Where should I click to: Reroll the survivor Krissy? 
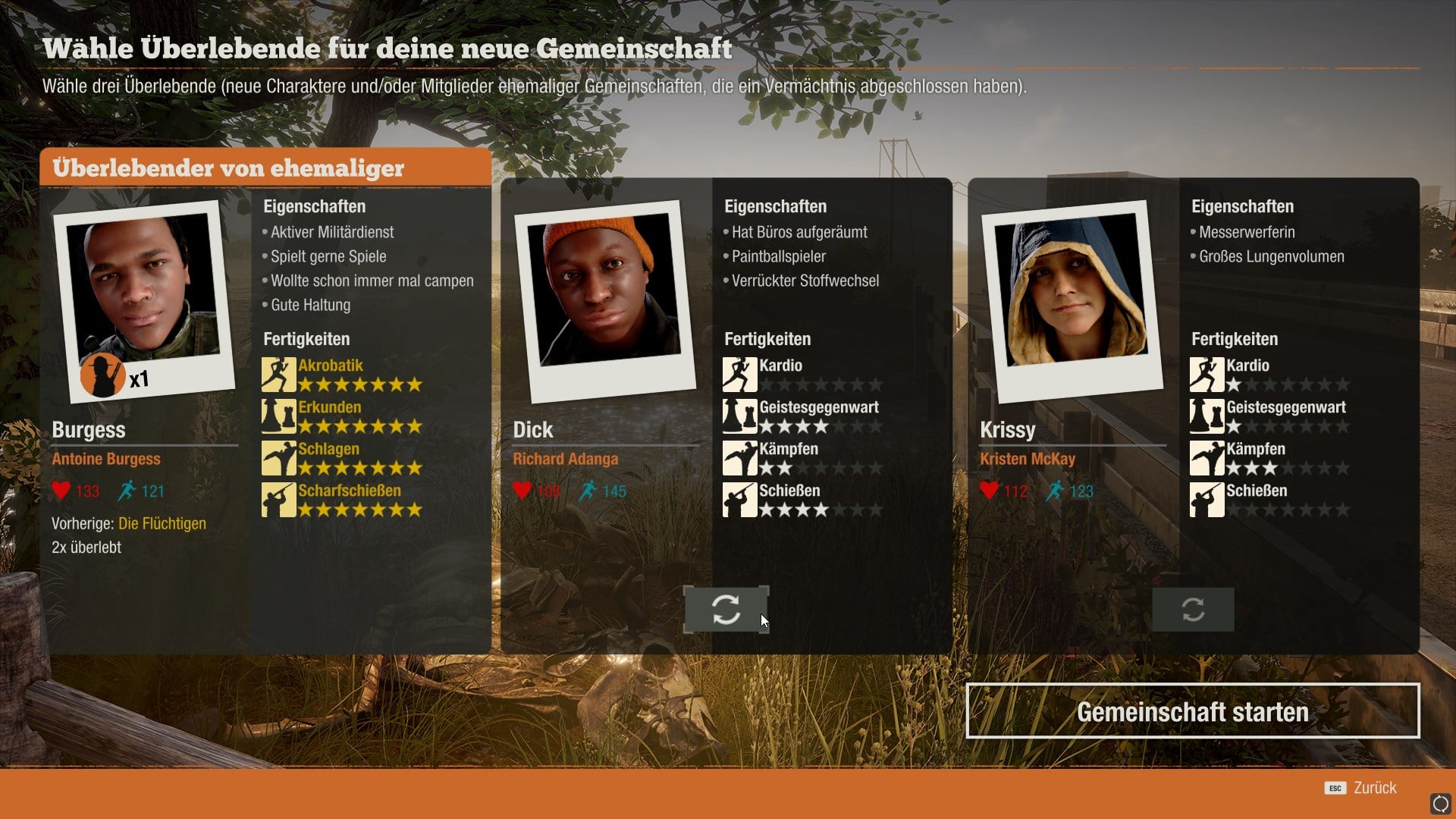point(1193,609)
